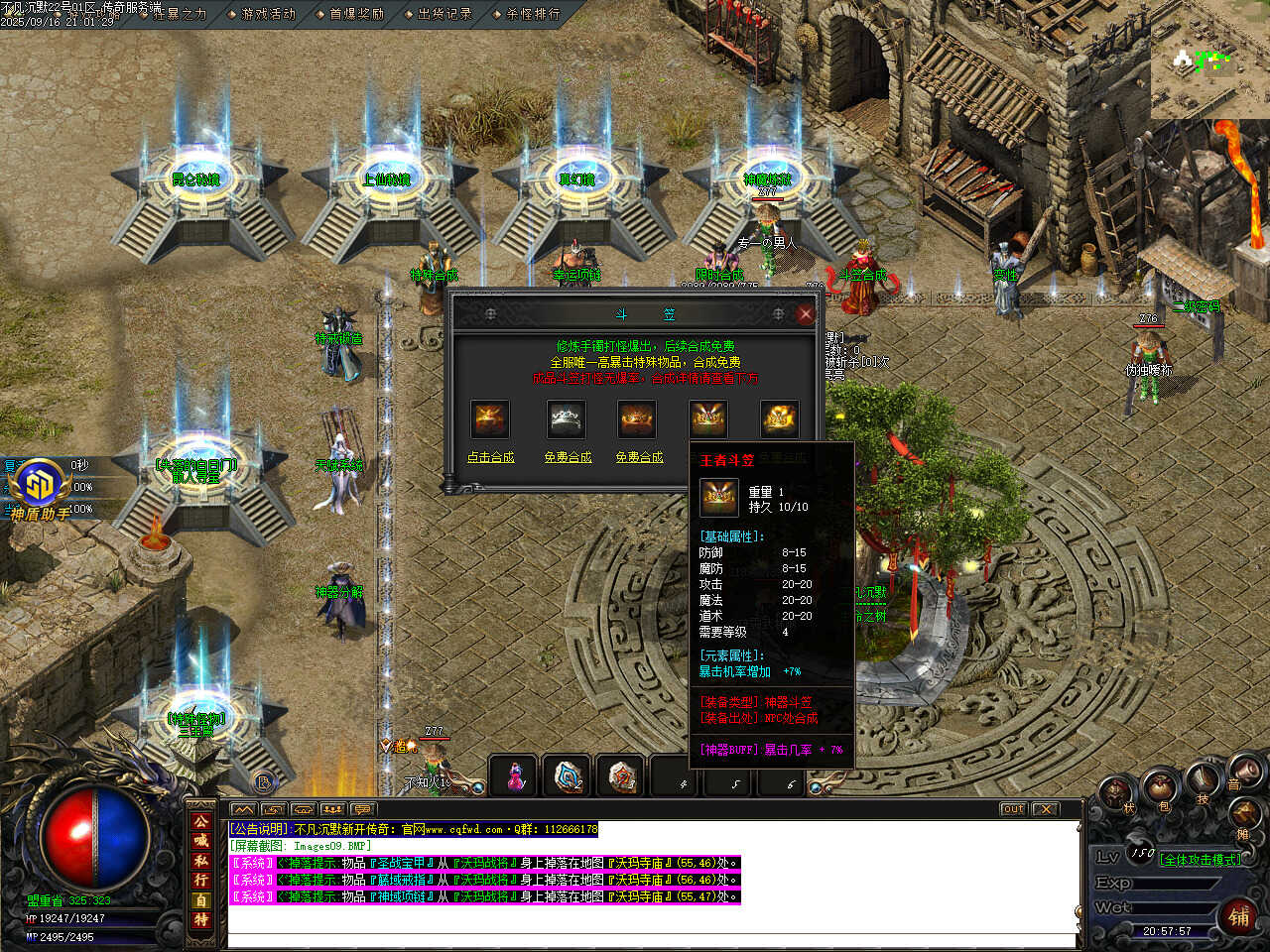Select the silver crown hat icon

point(567,419)
